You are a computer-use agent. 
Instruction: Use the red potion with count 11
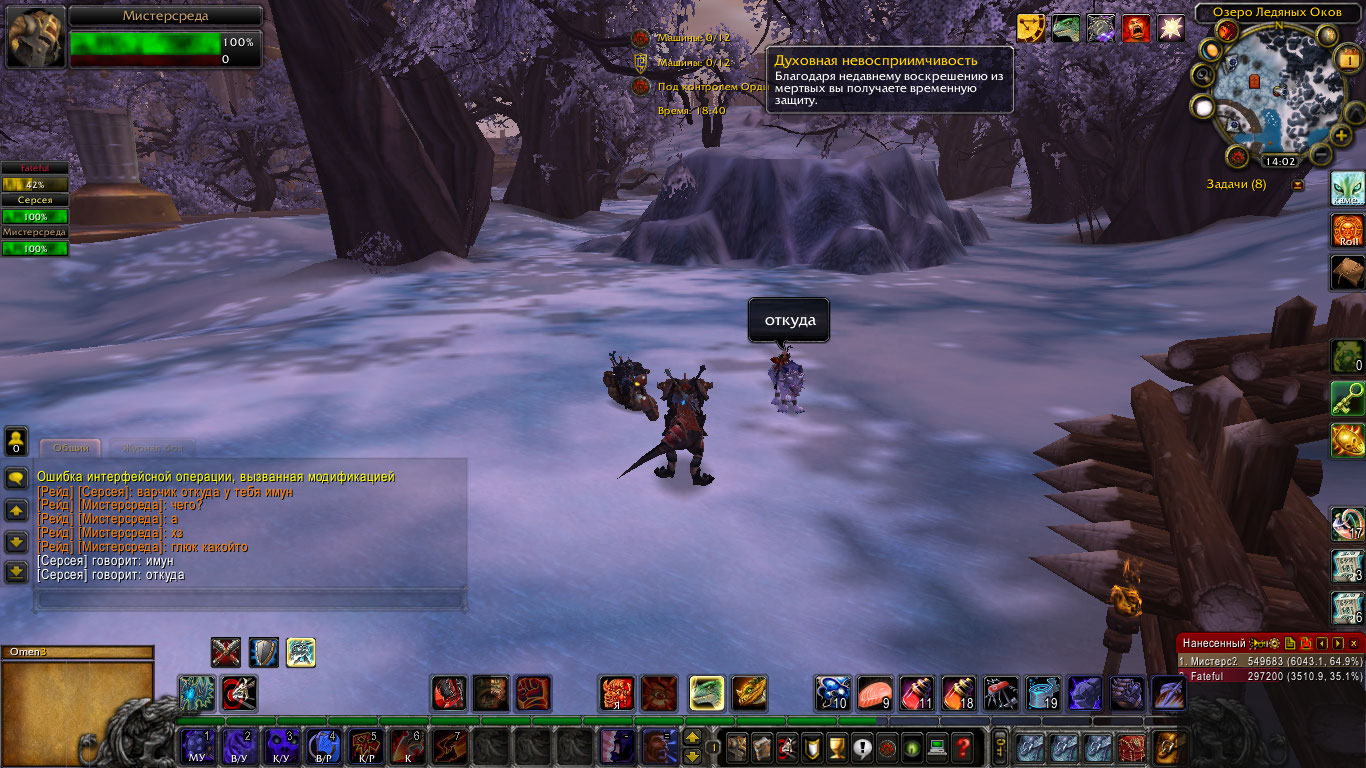pos(917,692)
